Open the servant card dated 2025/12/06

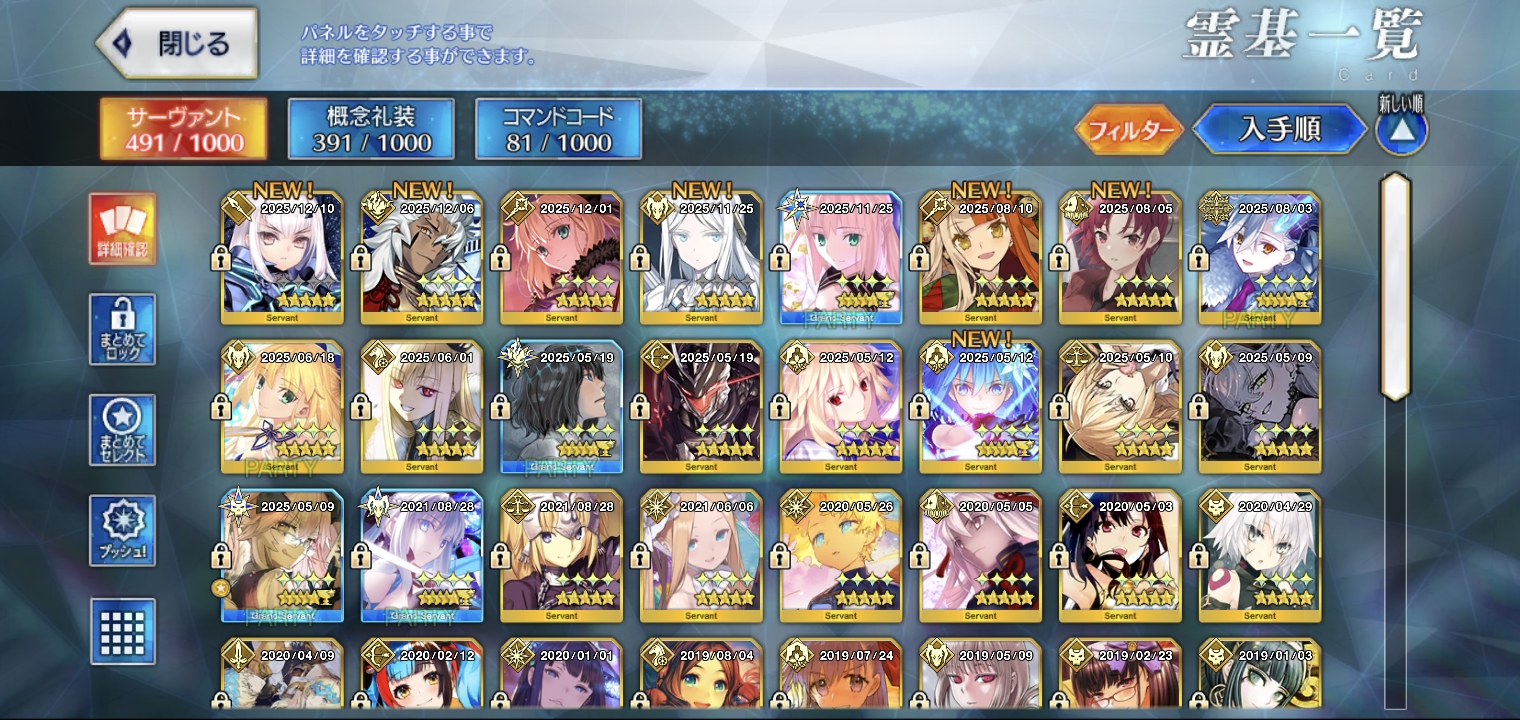point(422,259)
